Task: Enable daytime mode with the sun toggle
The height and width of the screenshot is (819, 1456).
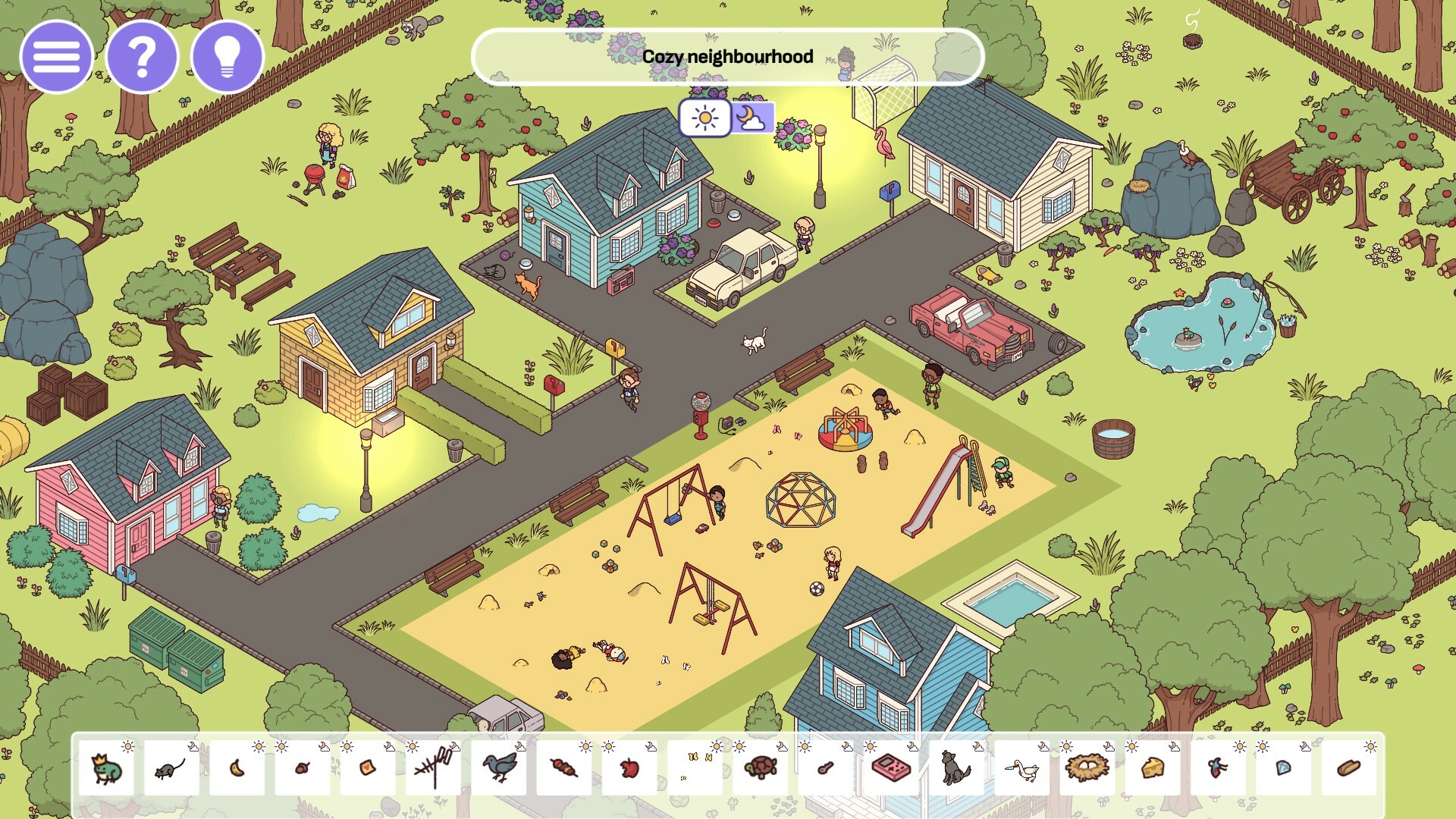Action: coord(706,118)
